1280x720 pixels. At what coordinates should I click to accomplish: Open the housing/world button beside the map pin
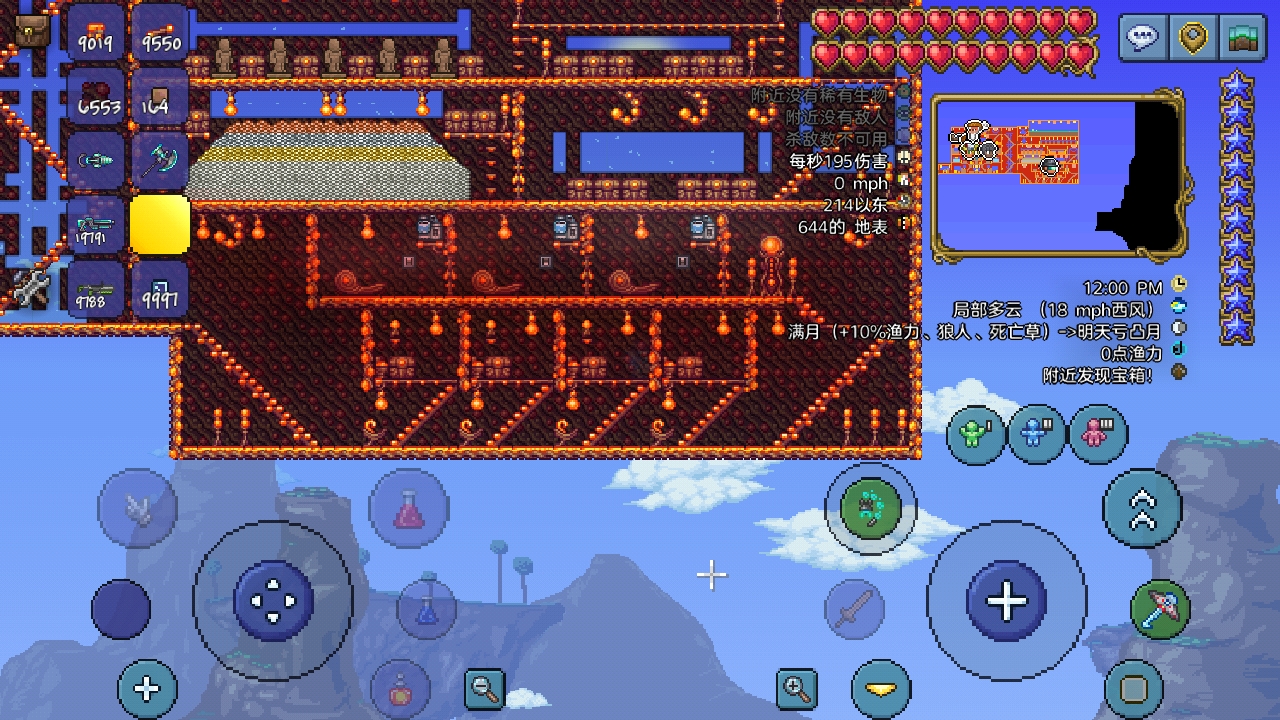pos(1240,37)
